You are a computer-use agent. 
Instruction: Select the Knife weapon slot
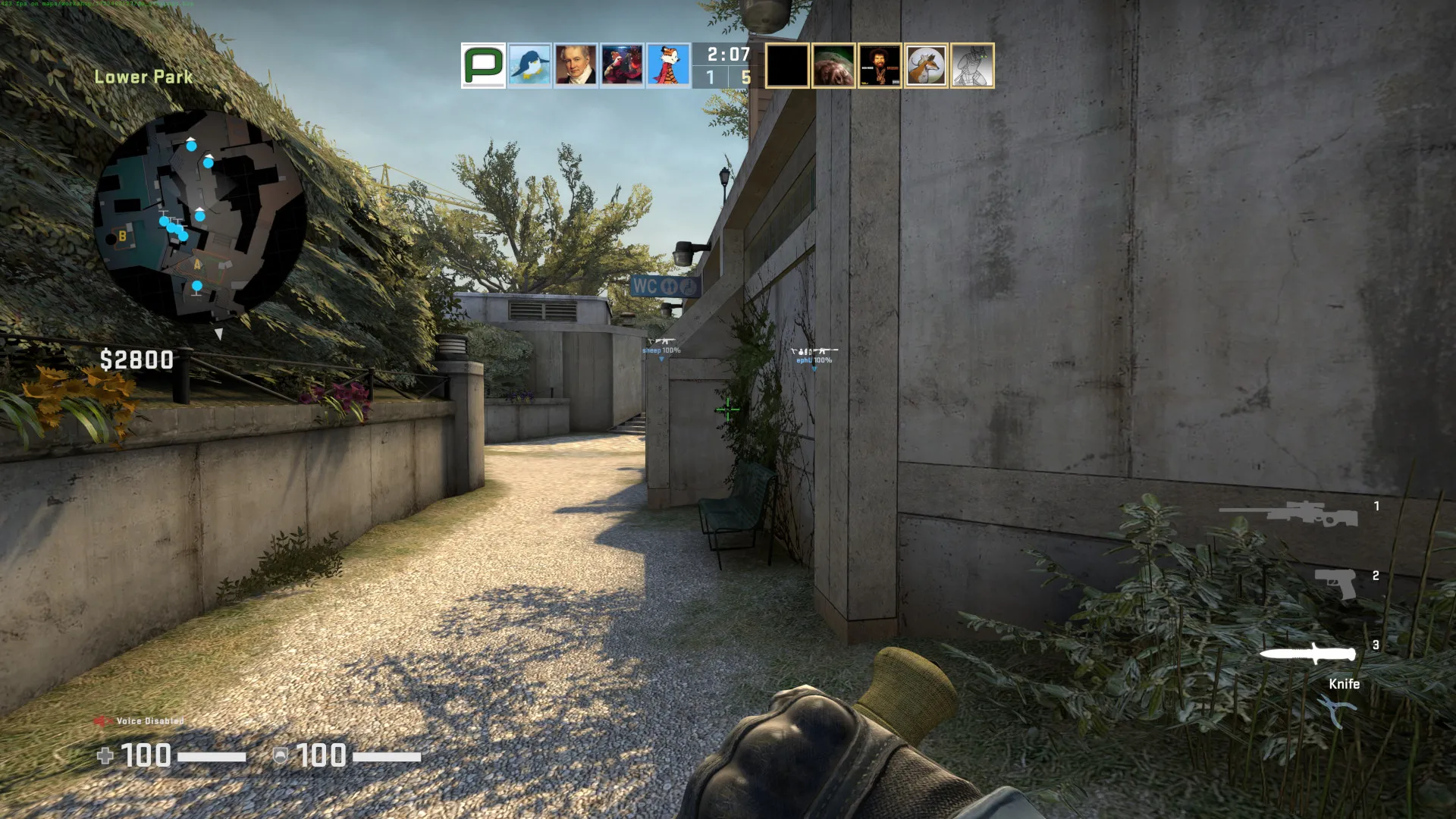(1307, 654)
